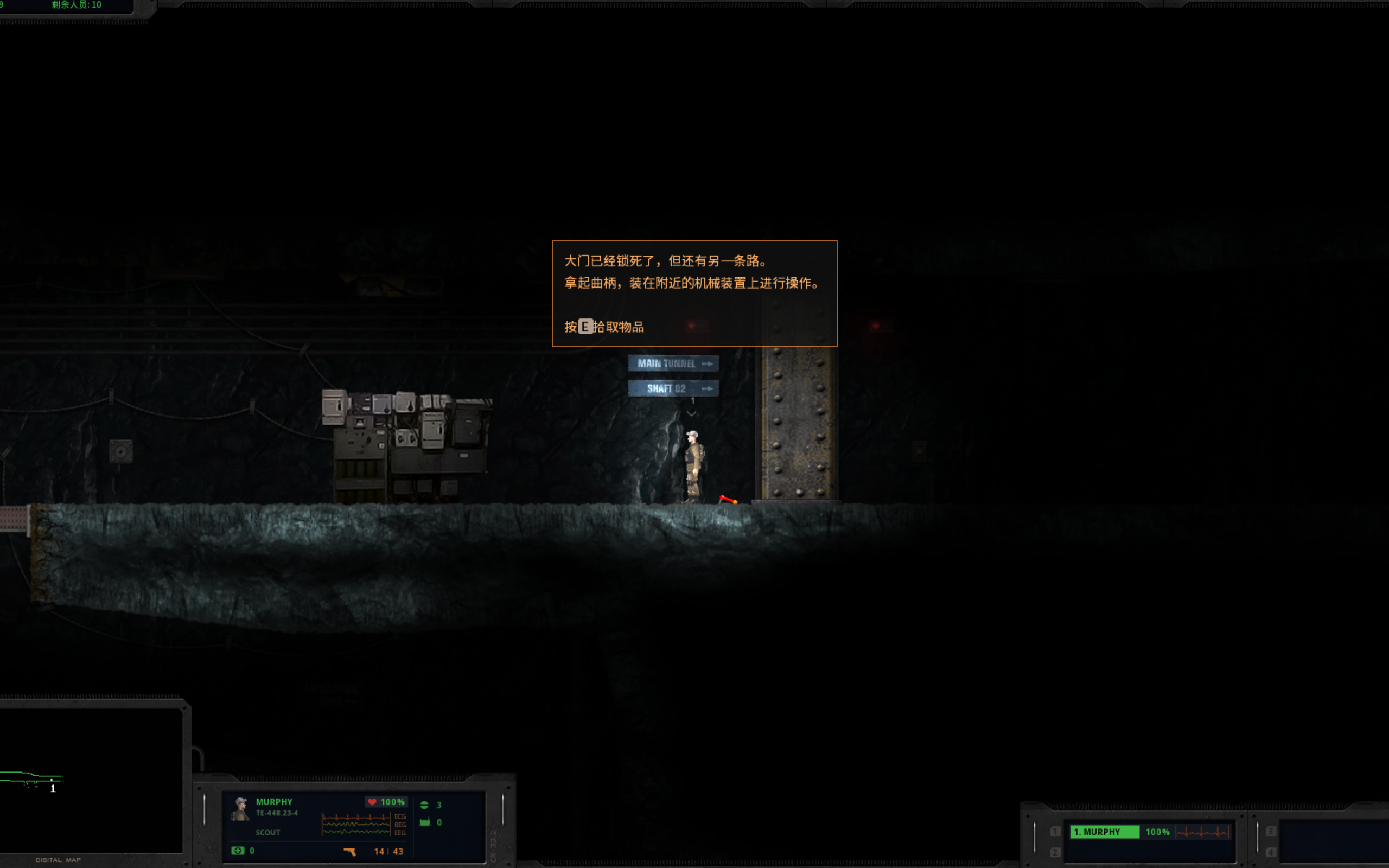The height and width of the screenshot is (868, 1389).
Task: Click the E key prompt in the tutorial box
Action: [585, 327]
